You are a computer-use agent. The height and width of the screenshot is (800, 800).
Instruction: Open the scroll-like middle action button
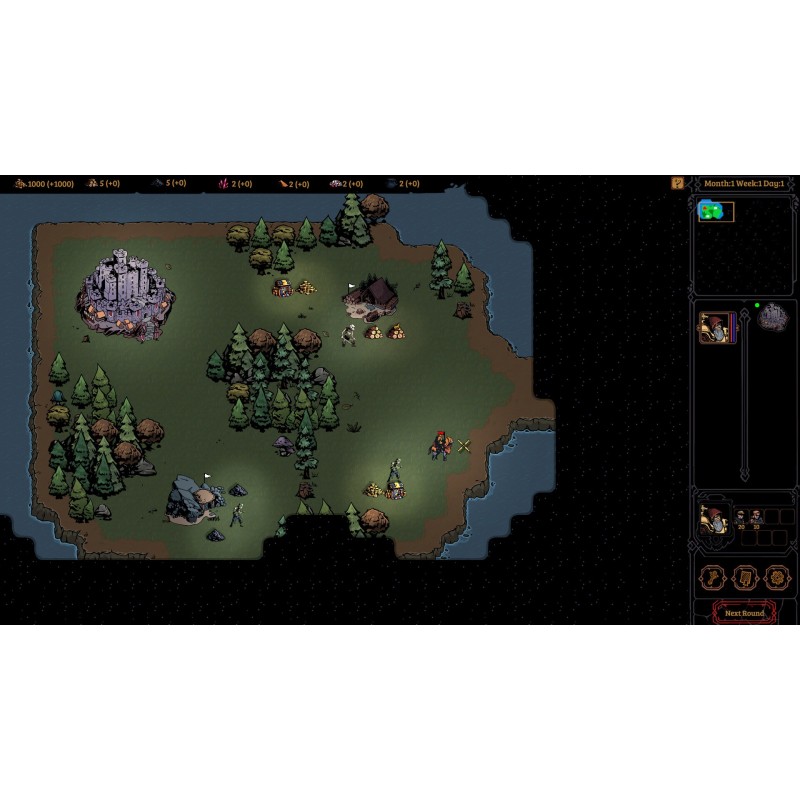coord(744,578)
